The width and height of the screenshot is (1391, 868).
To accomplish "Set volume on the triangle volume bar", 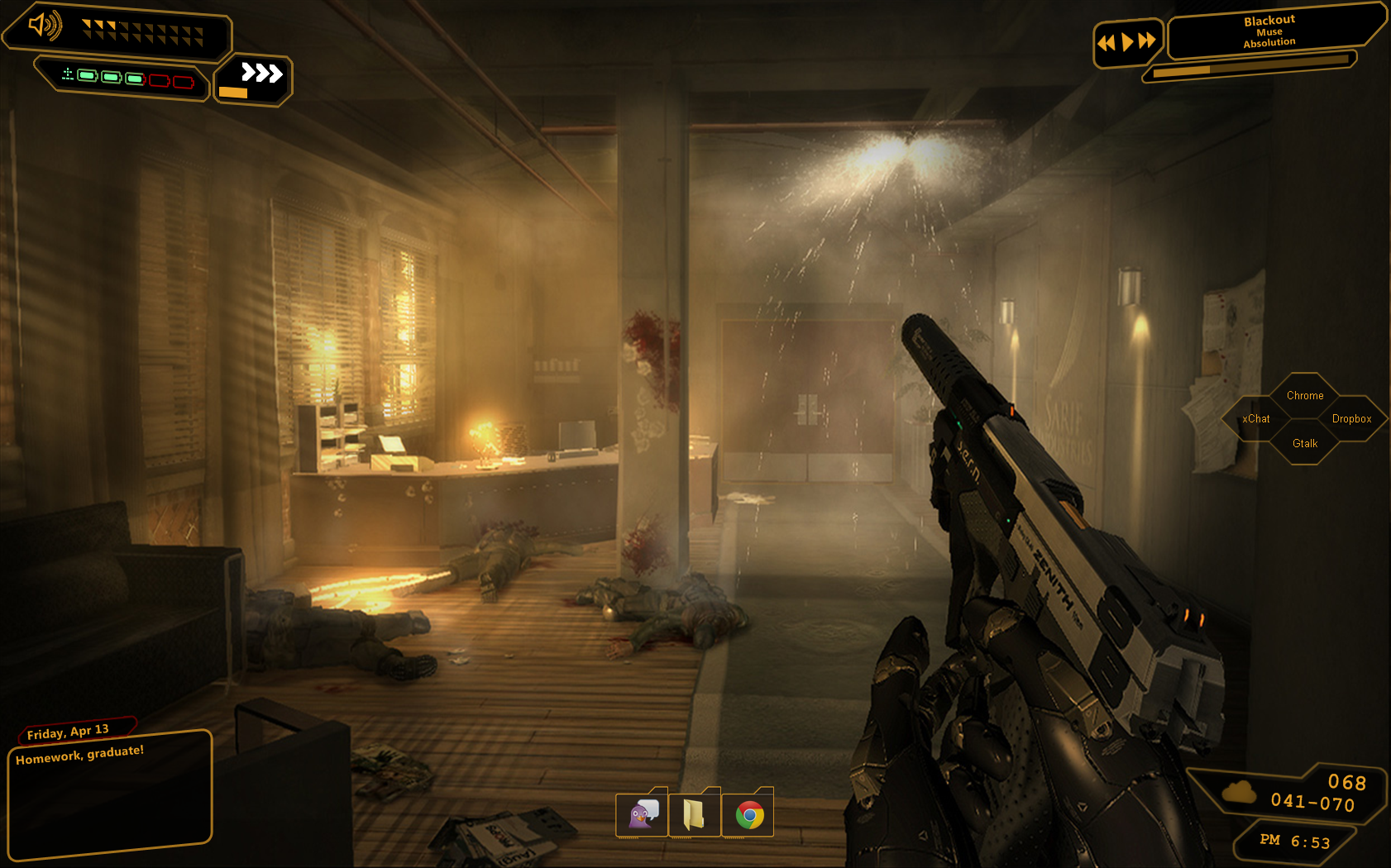I will [x=142, y=32].
